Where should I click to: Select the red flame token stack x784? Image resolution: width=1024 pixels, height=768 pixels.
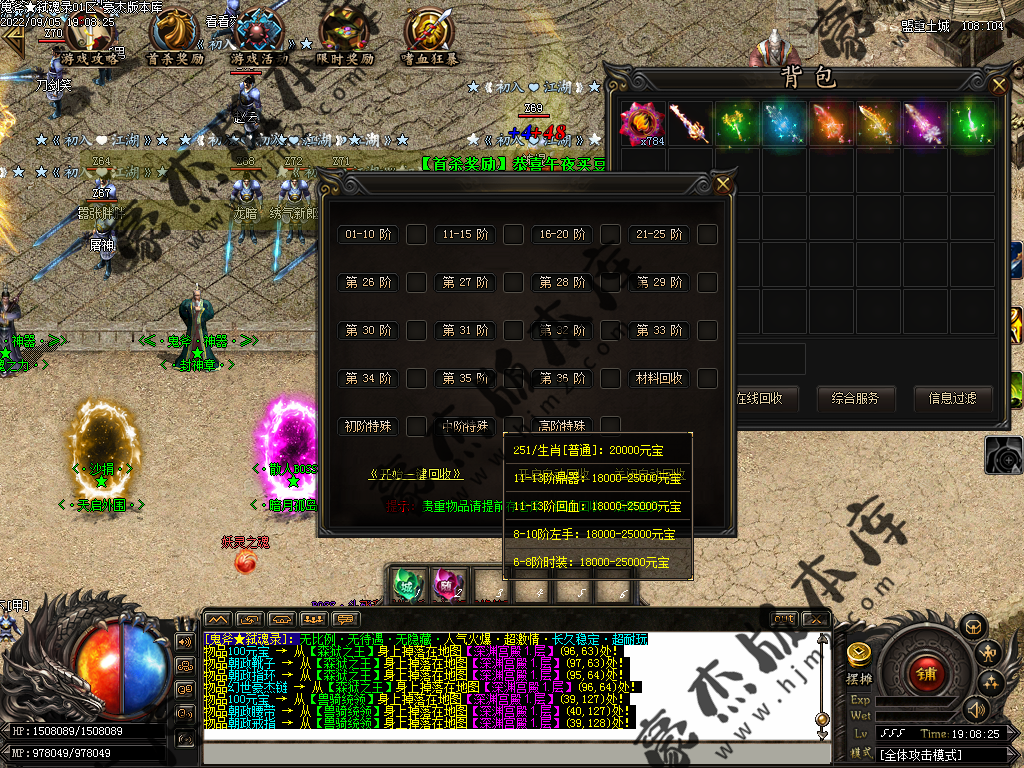click(642, 124)
